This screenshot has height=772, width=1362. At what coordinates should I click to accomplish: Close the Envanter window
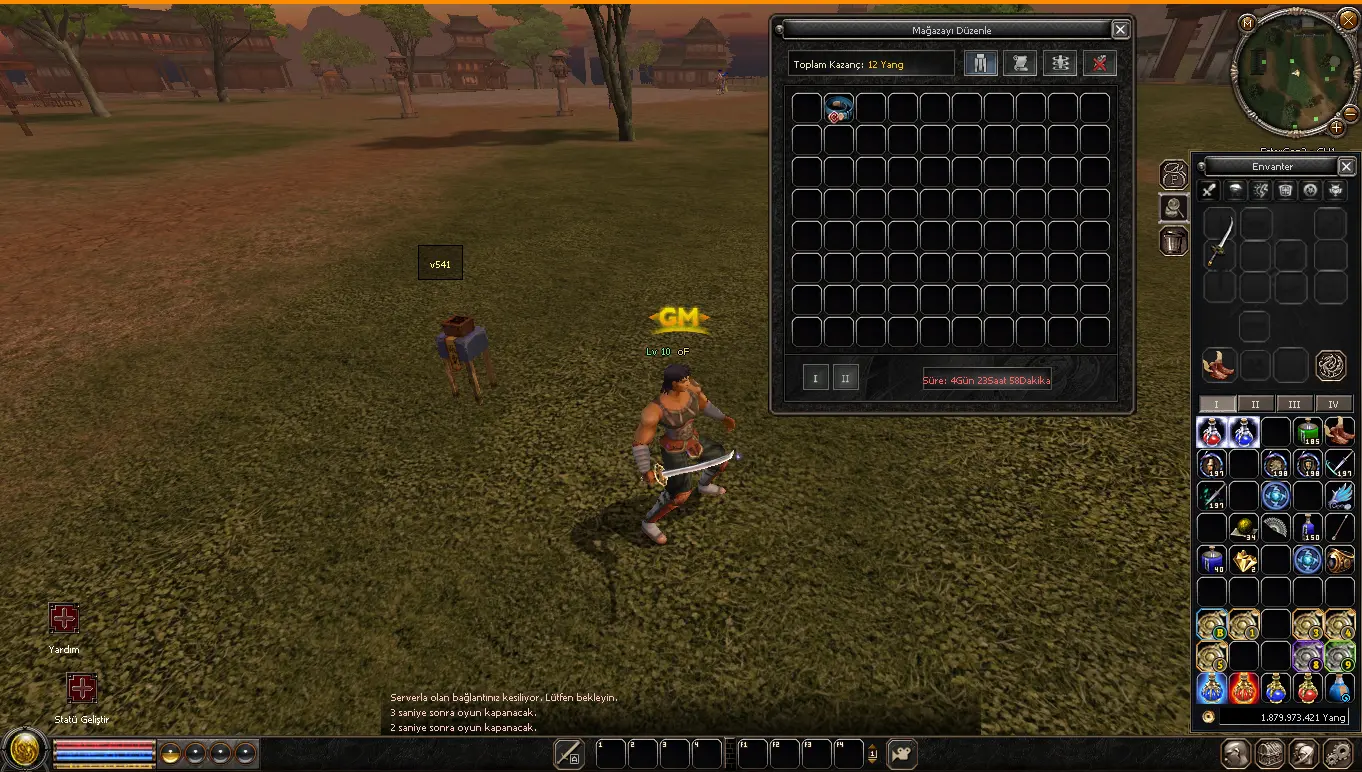click(x=1346, y=166)
